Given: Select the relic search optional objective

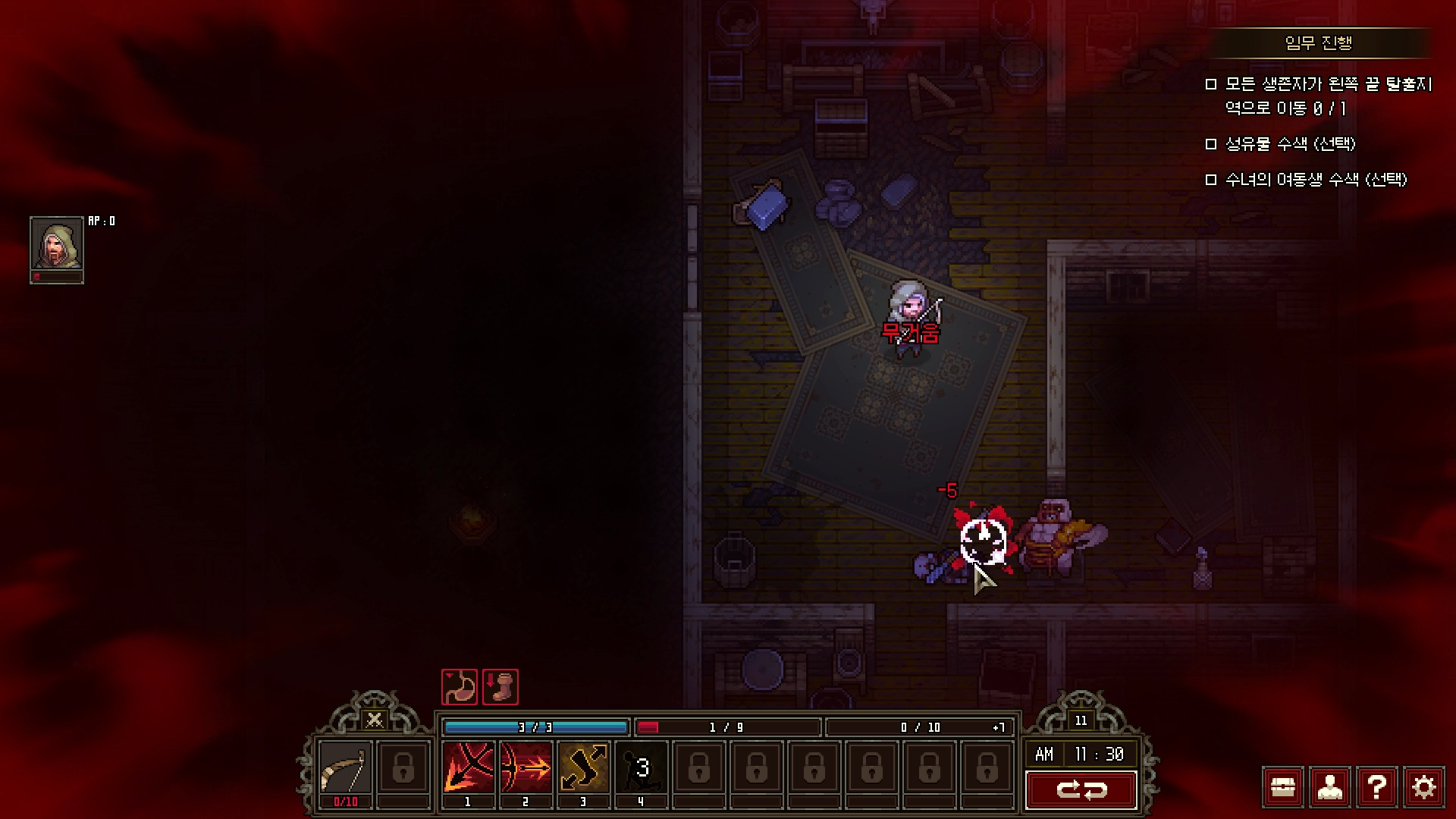Looking at the screenshot, I should click(1290, 144).
